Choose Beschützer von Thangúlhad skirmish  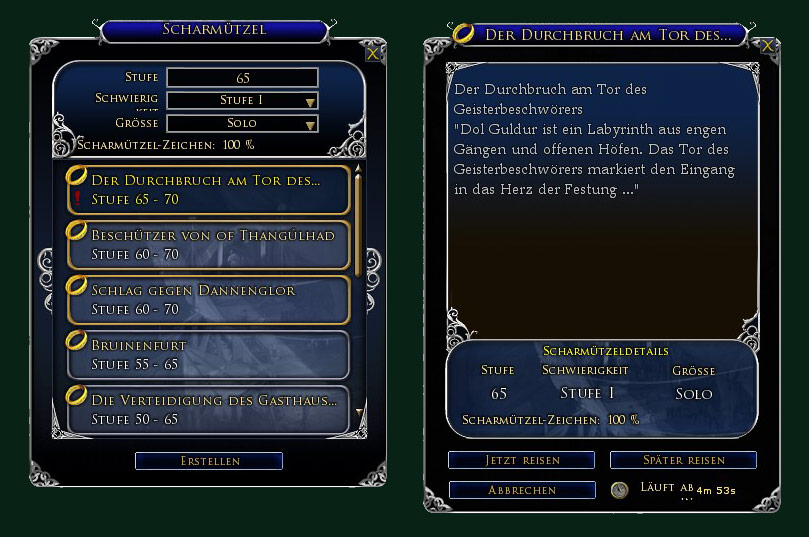click(207, 245)
